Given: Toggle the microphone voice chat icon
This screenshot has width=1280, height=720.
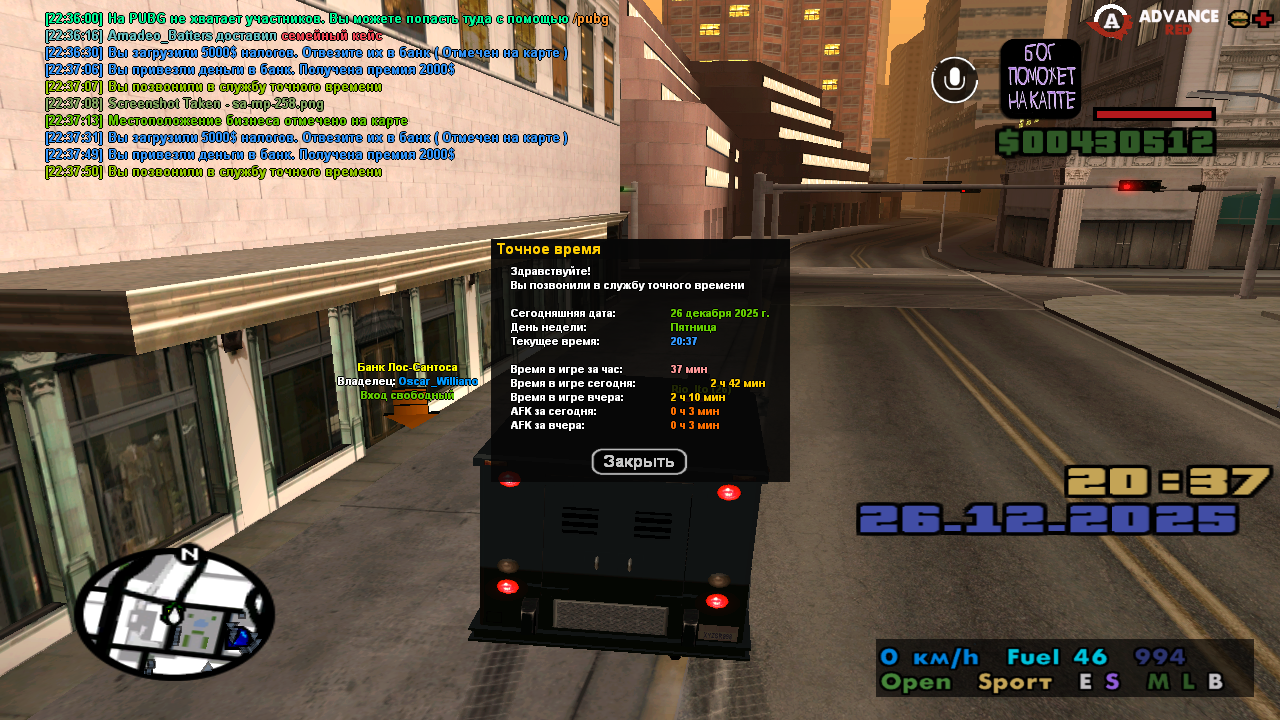Looking at the screenshot, I should [955, 80].
